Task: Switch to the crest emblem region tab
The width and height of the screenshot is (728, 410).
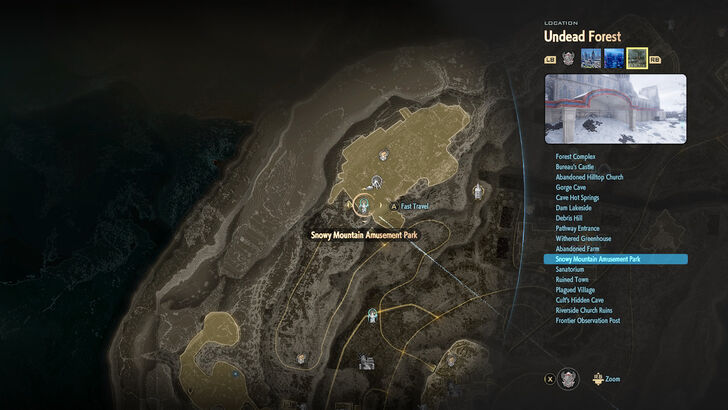Action: (x=568, y=58)
